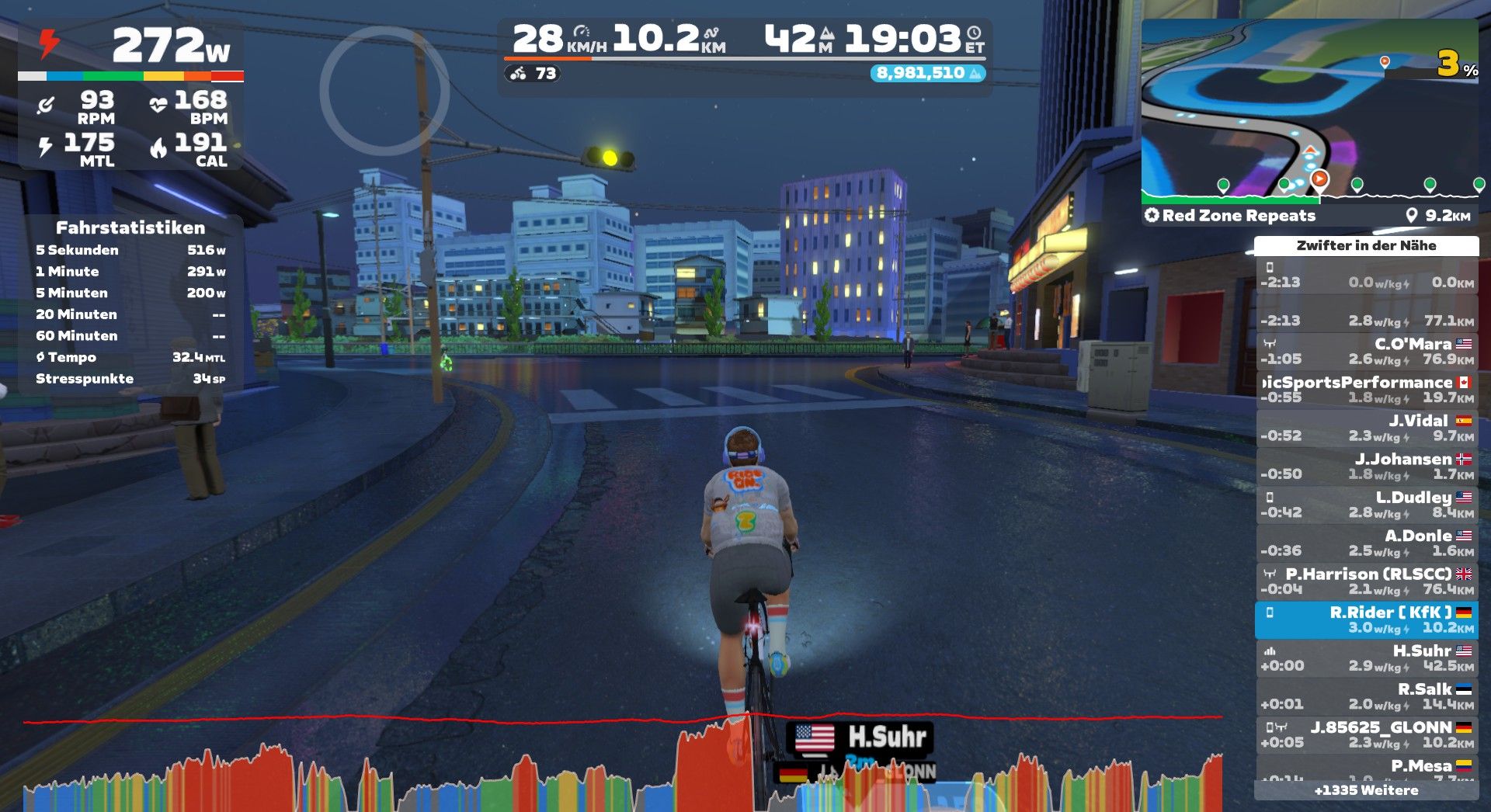1491x812 pixels.
Task: Select H.Suhr in the riders list
Action: (1367, 658)
